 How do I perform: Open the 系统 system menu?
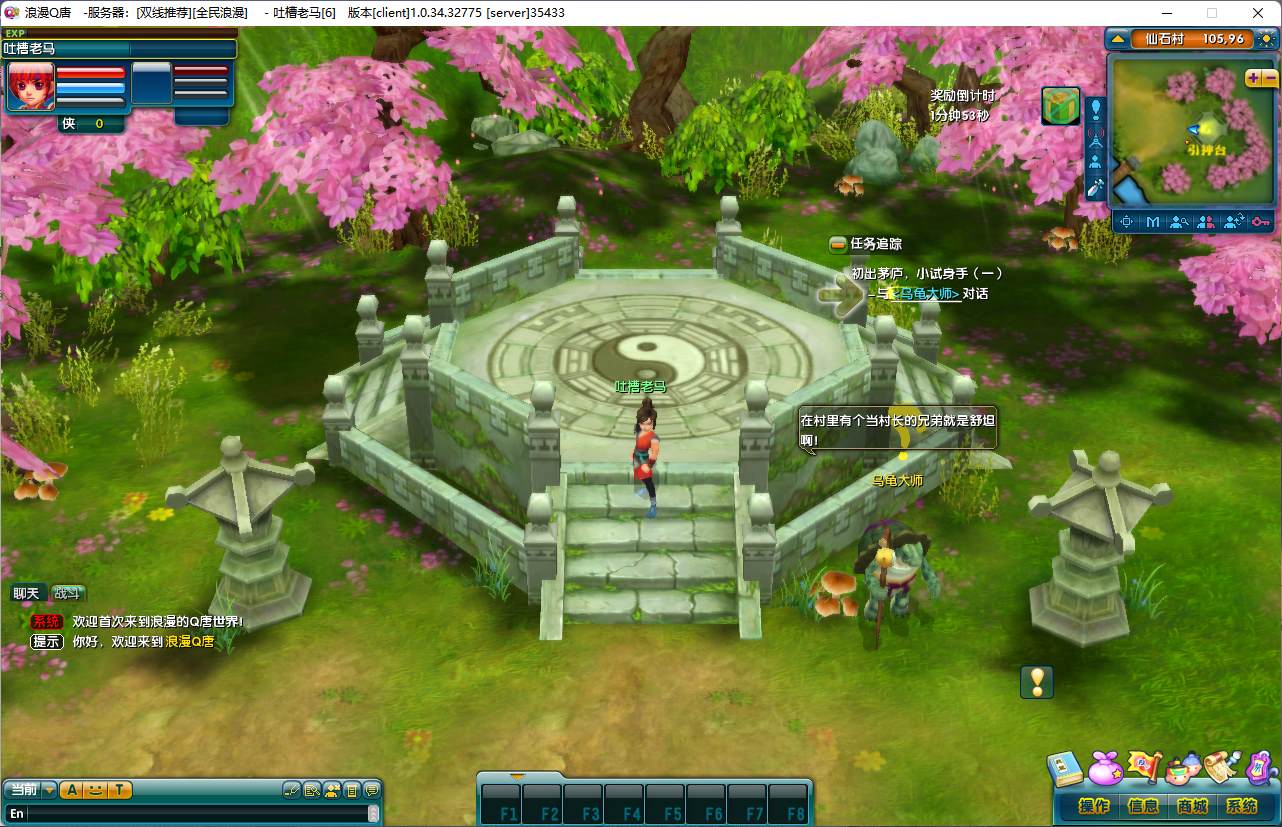[x=1241, y=806]
